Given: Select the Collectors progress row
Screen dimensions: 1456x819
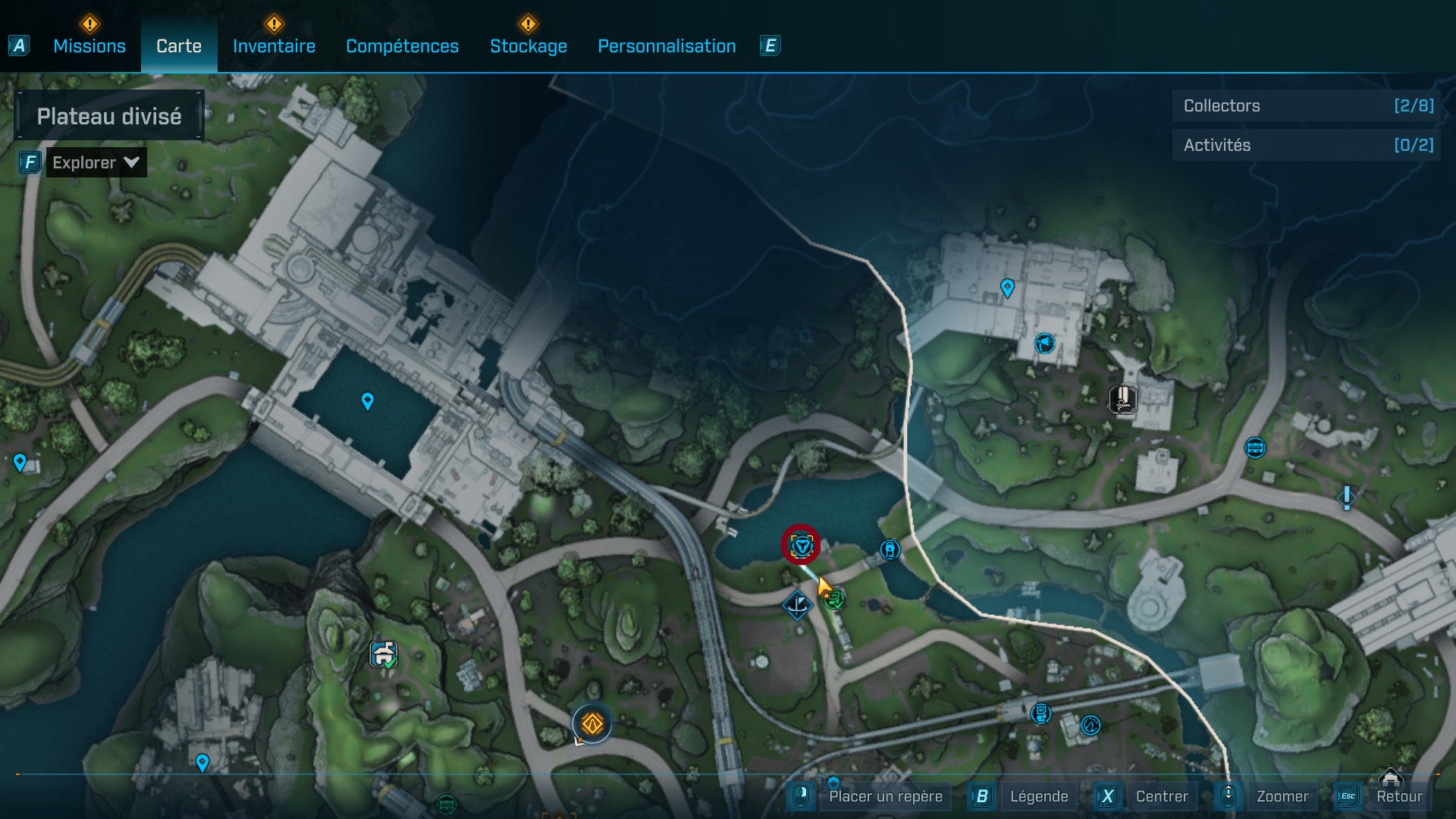Looking at the screenshot, I should 1307,105.
